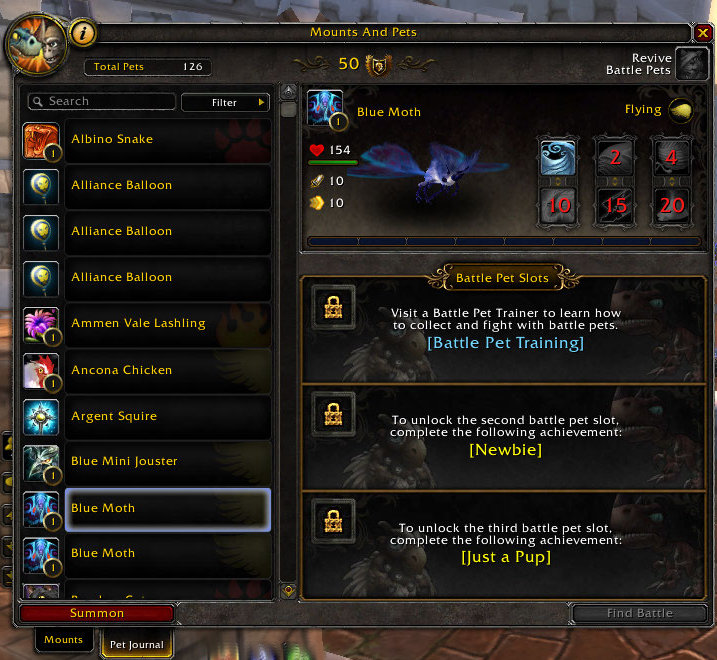View the Just a Pup achievement
Screen dimensions: 717x660
tap(505, 557)
